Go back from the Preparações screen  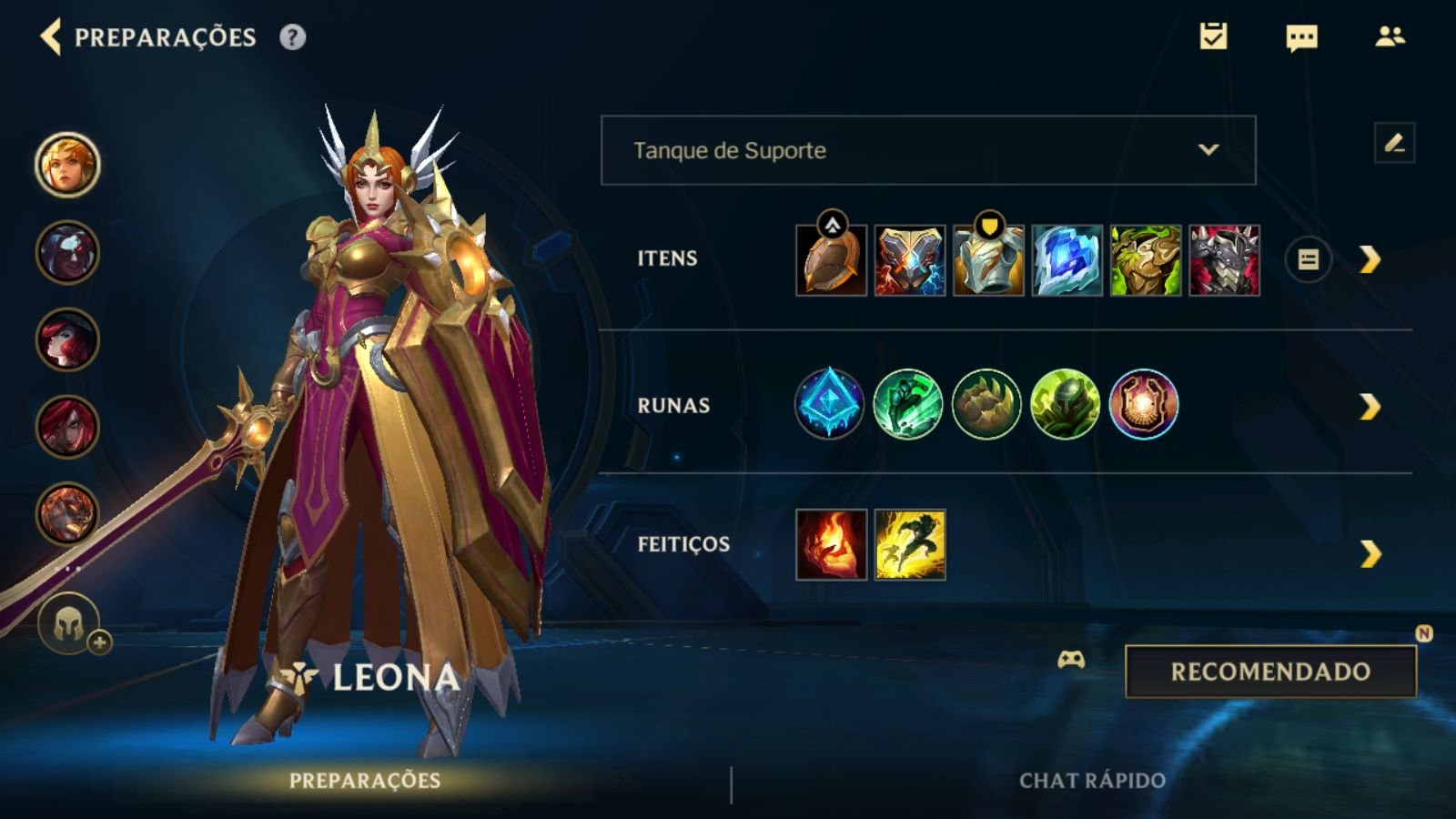[x=51, y=37]
